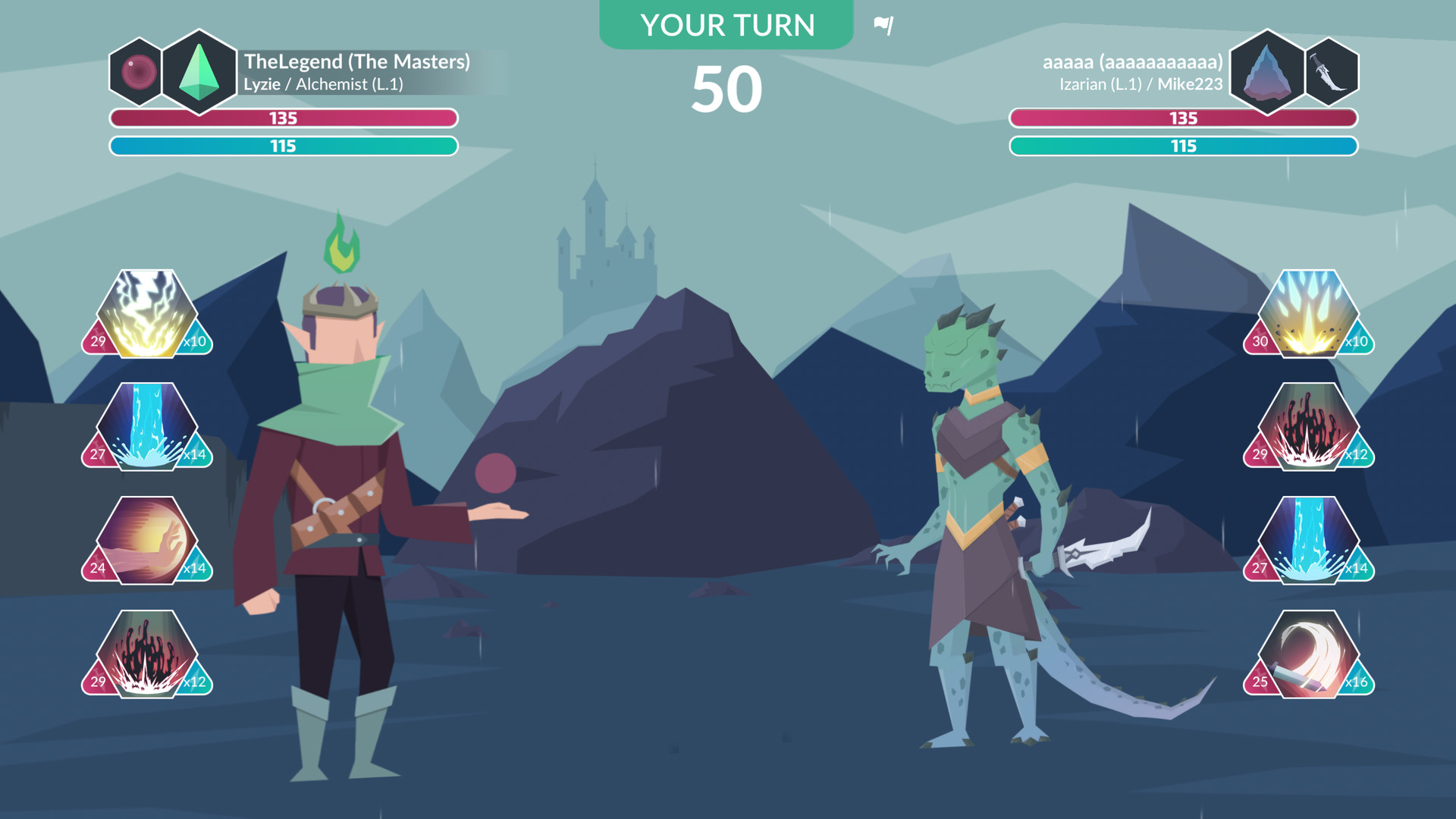Click TheLegend's red health bar showing 135
Viewport: 1456px width, 819px height.
pyautogui.click(x=284, y=118)
